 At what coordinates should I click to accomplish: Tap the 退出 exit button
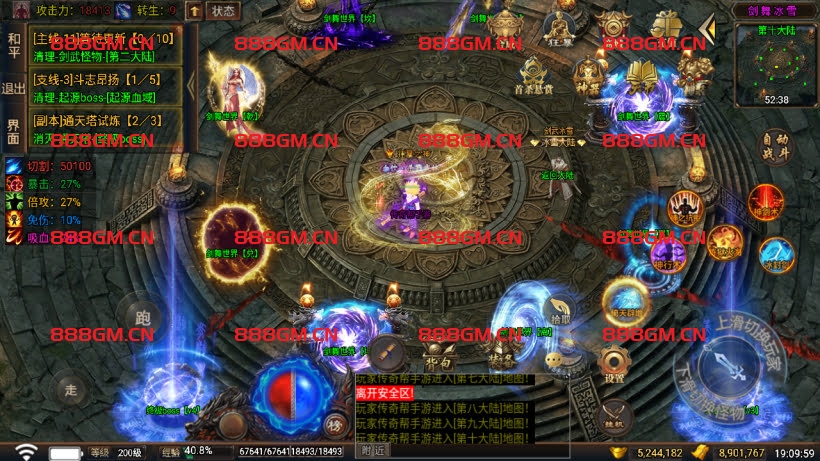tap(14, 88)
